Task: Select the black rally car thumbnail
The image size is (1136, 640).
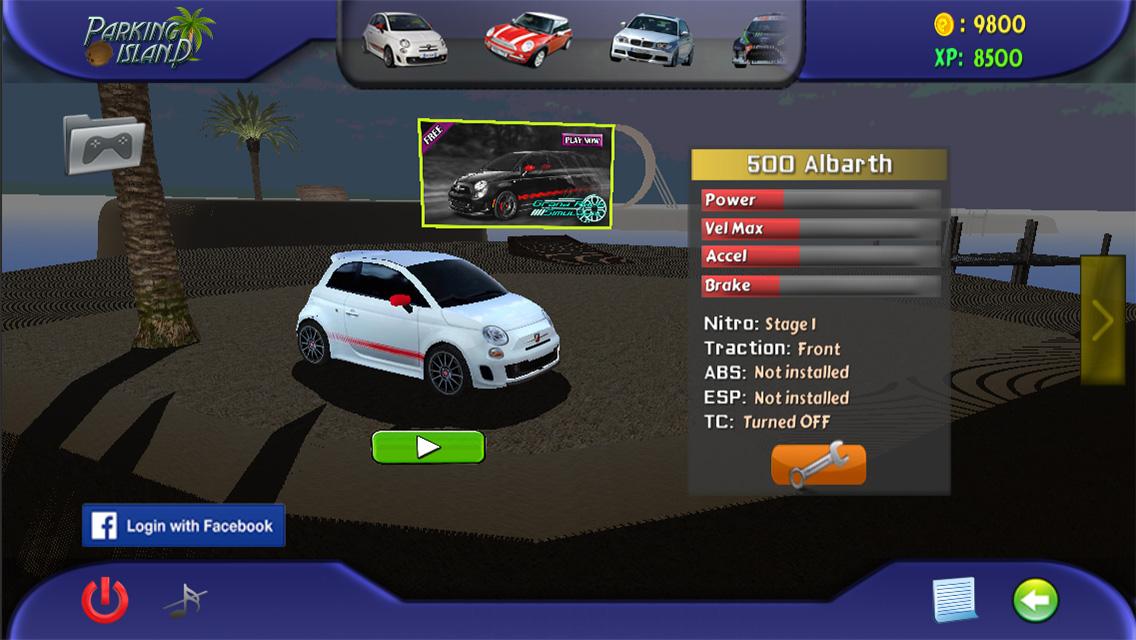Action: tap(762, 41)
